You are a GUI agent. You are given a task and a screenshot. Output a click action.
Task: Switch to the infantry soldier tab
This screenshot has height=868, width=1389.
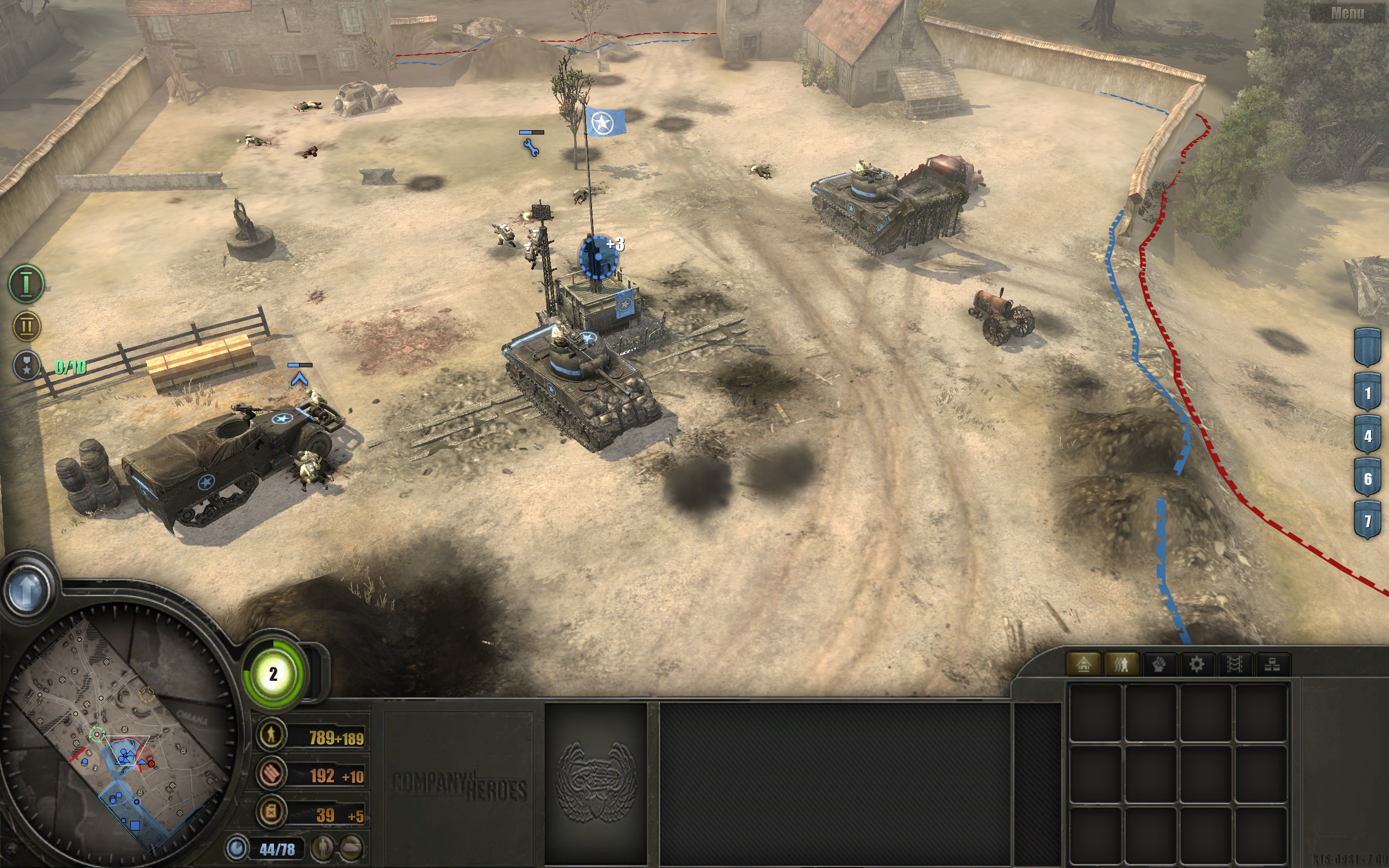tap(1121, 664)
